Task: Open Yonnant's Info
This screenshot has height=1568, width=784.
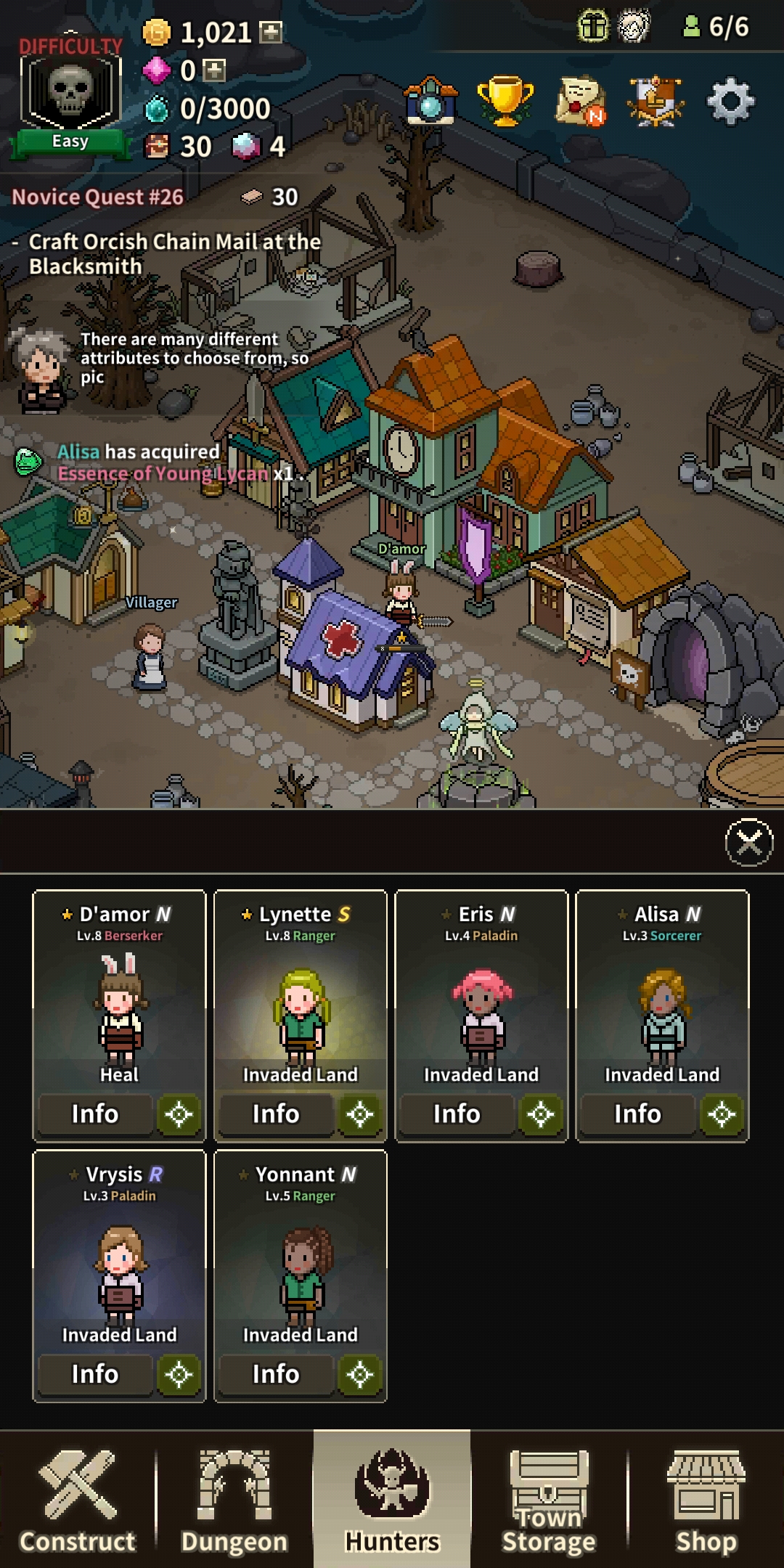Action: pyautogui.click(x=276, y=1373)
